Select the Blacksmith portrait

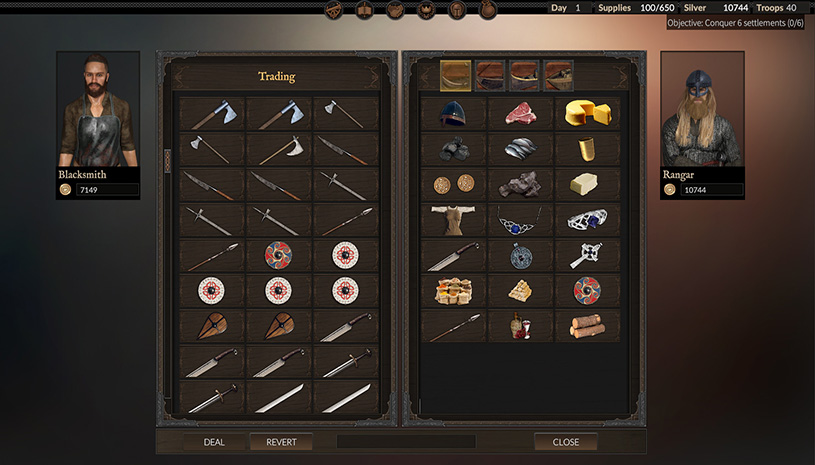click(97, 110)
